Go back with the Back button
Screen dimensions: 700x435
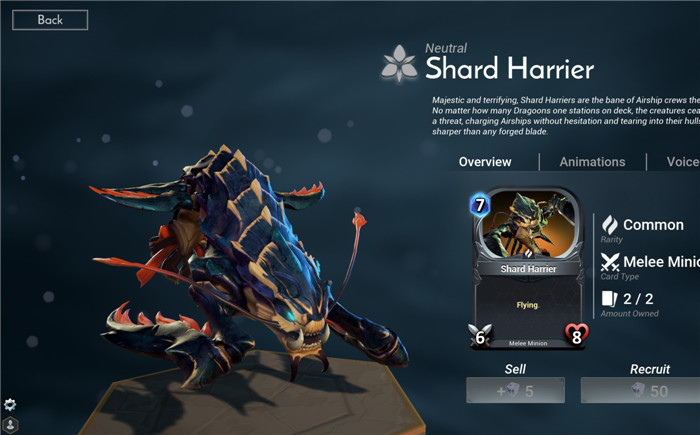point(50,19)
